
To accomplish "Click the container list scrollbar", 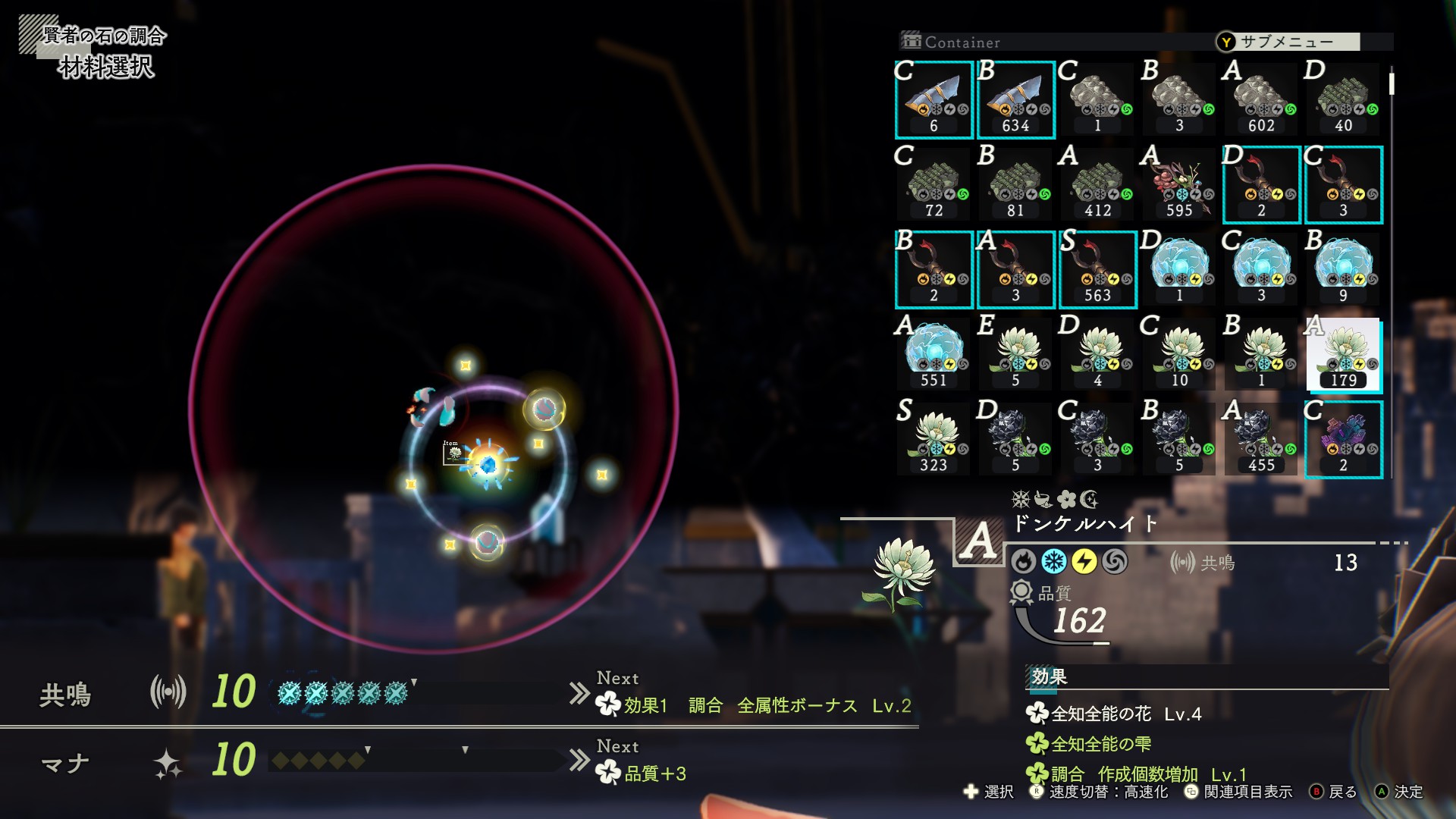I will click(1392, 83).
